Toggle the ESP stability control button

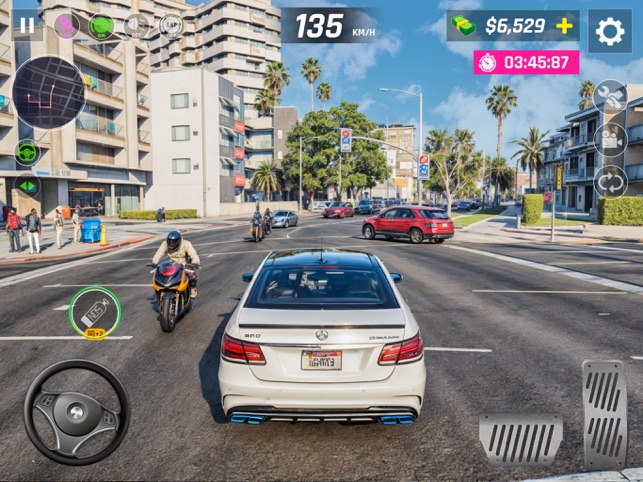[x=171, y=25]
